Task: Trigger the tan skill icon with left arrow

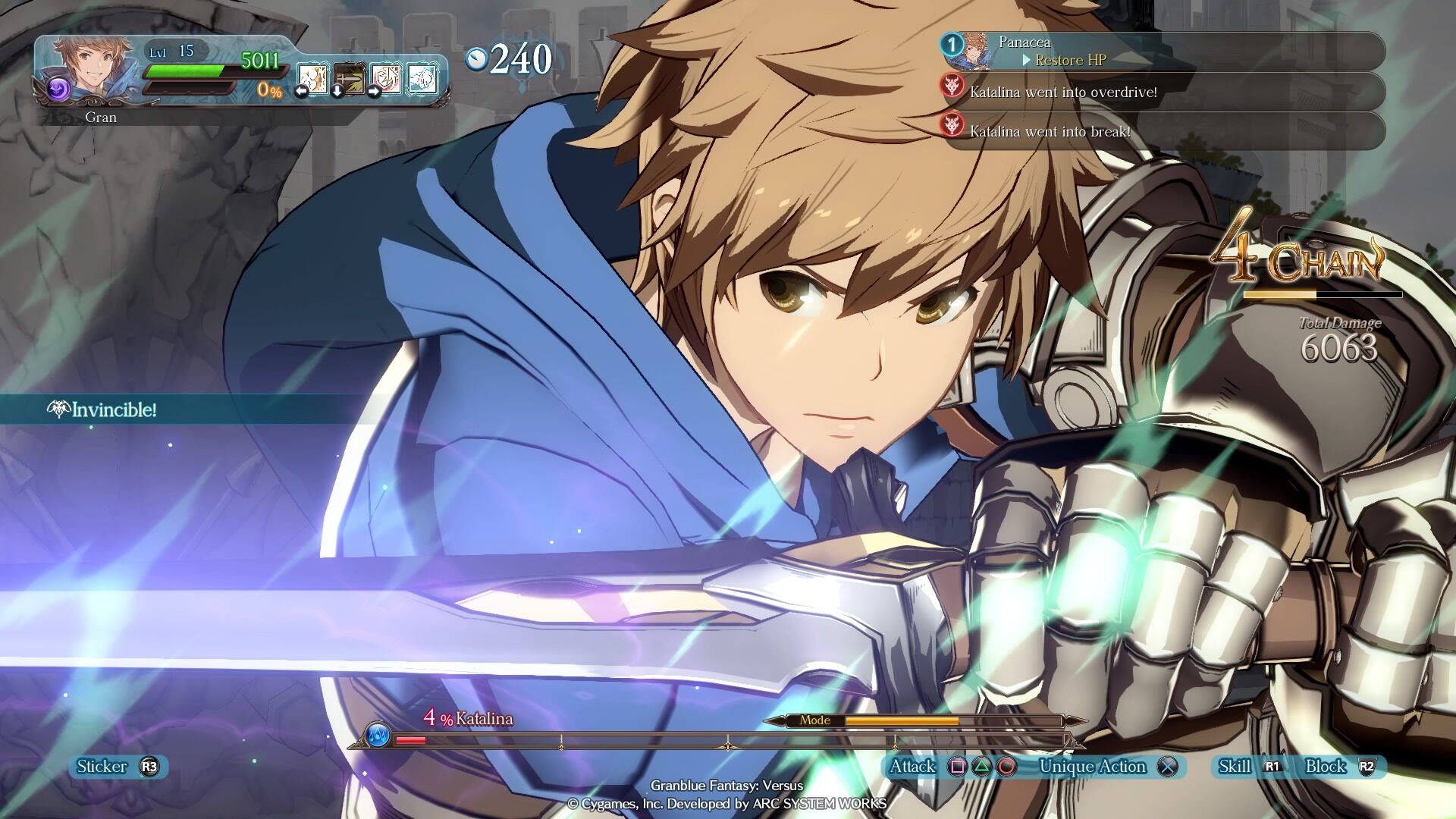Action: (312, 78)
